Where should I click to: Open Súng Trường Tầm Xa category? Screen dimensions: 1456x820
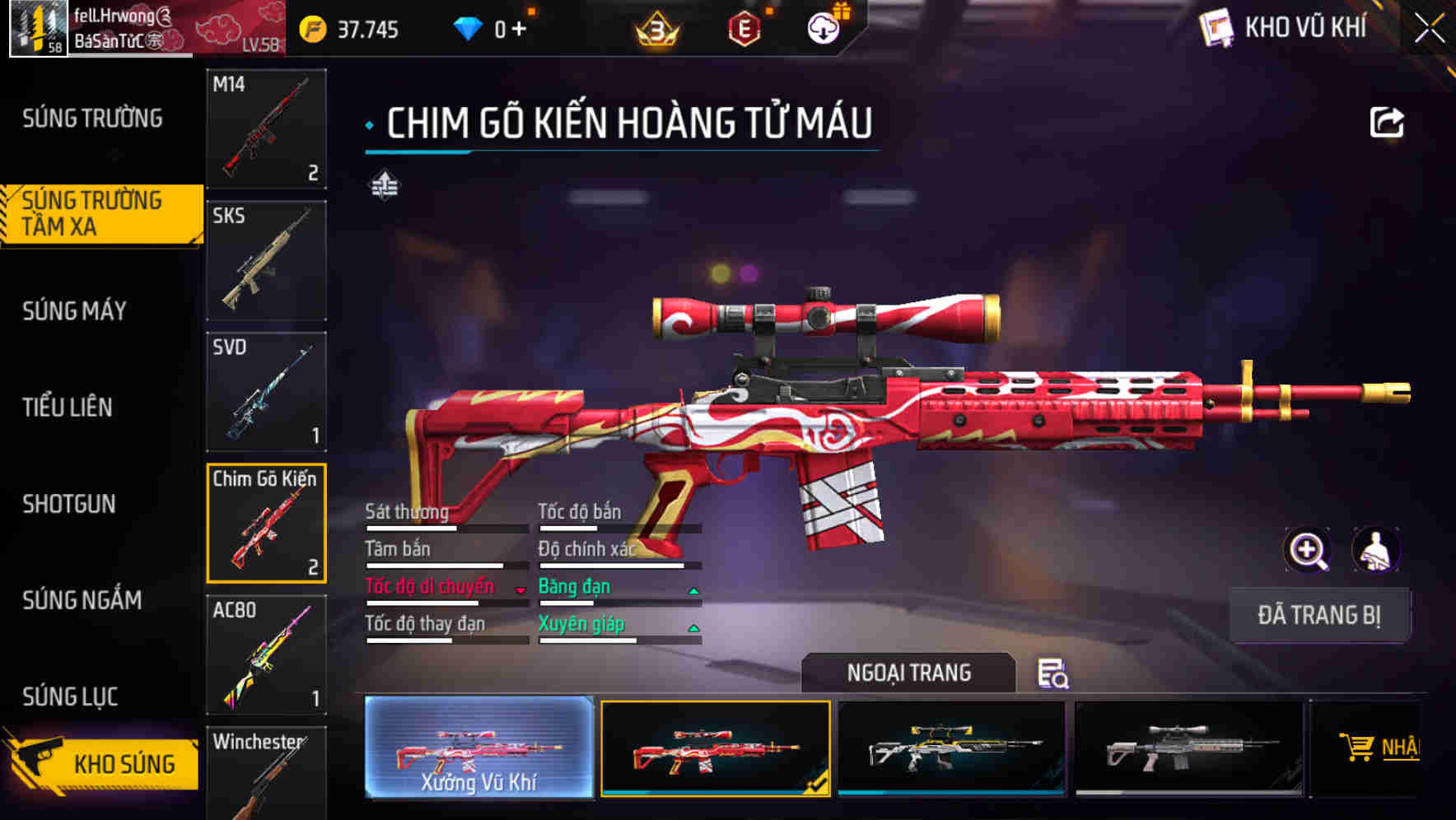click(95, 212)
